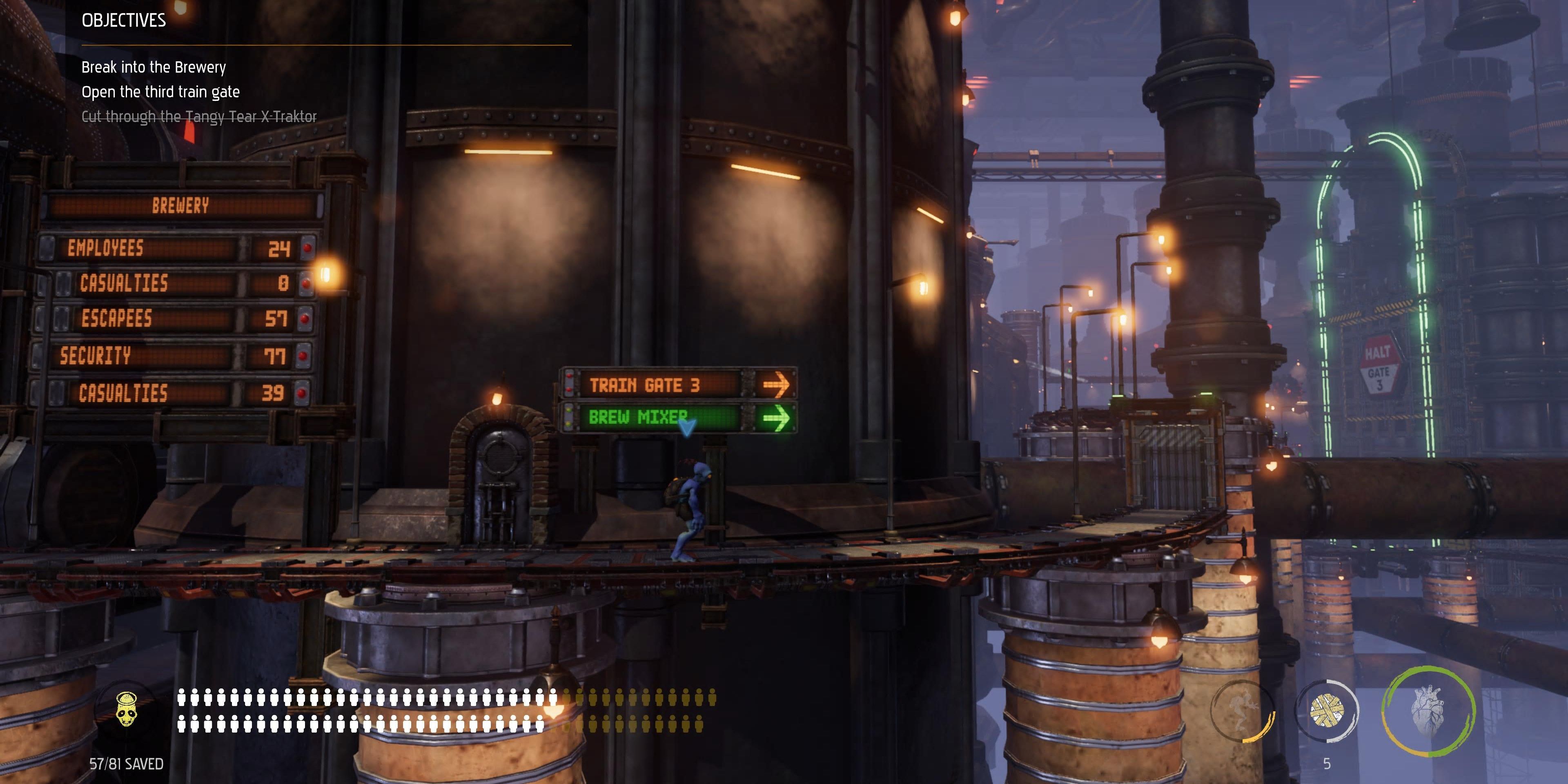Screen dimensions: 1568x784
Task: Select the Open the third train gate objective
Action: pos(161,91)
